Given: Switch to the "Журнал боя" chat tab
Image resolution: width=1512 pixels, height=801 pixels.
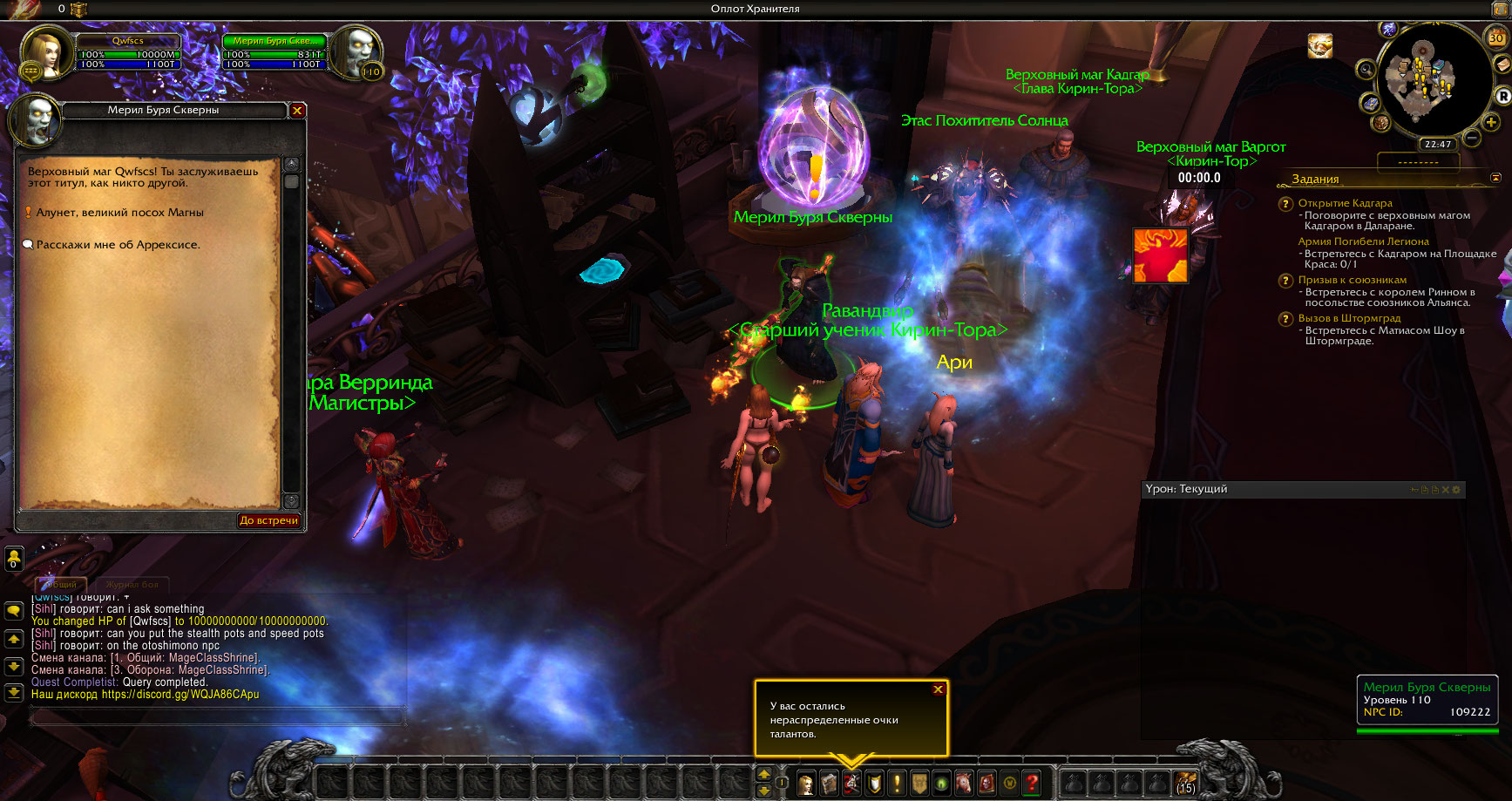Looking at the screenshot, I should [x=132, y=585].
